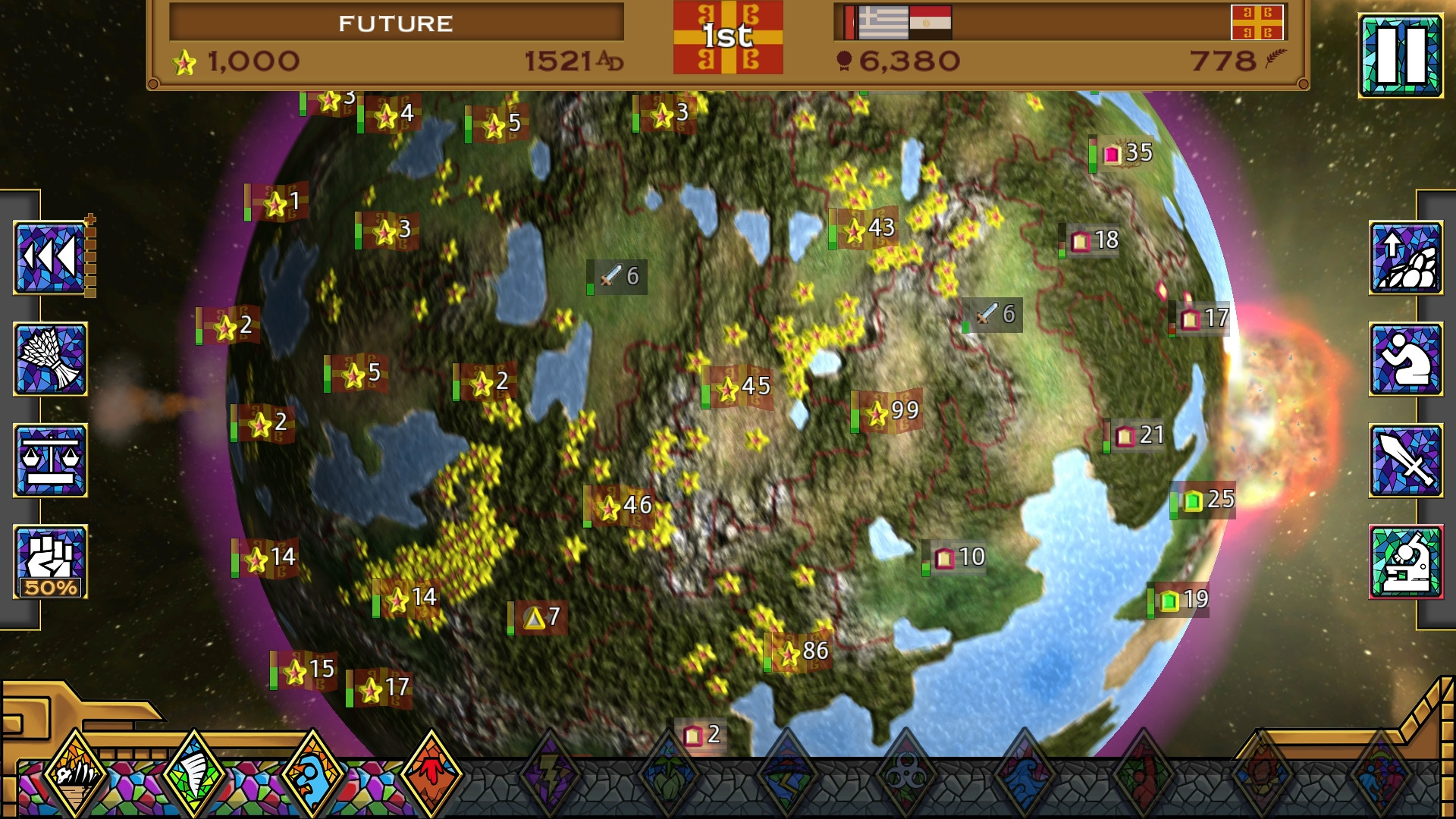This screenshot has width=1456, height=819.
Task: Click the kneeling prayer icon
Action: 1409,358
